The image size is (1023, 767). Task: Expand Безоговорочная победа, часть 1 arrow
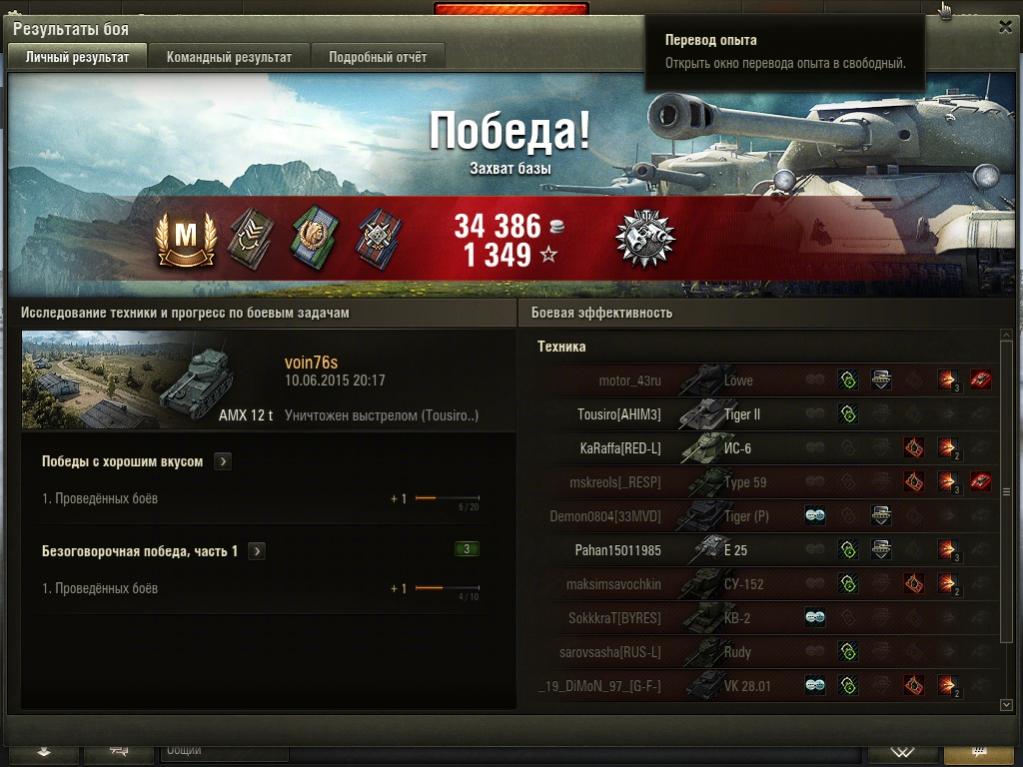click(x=257, y=551)
